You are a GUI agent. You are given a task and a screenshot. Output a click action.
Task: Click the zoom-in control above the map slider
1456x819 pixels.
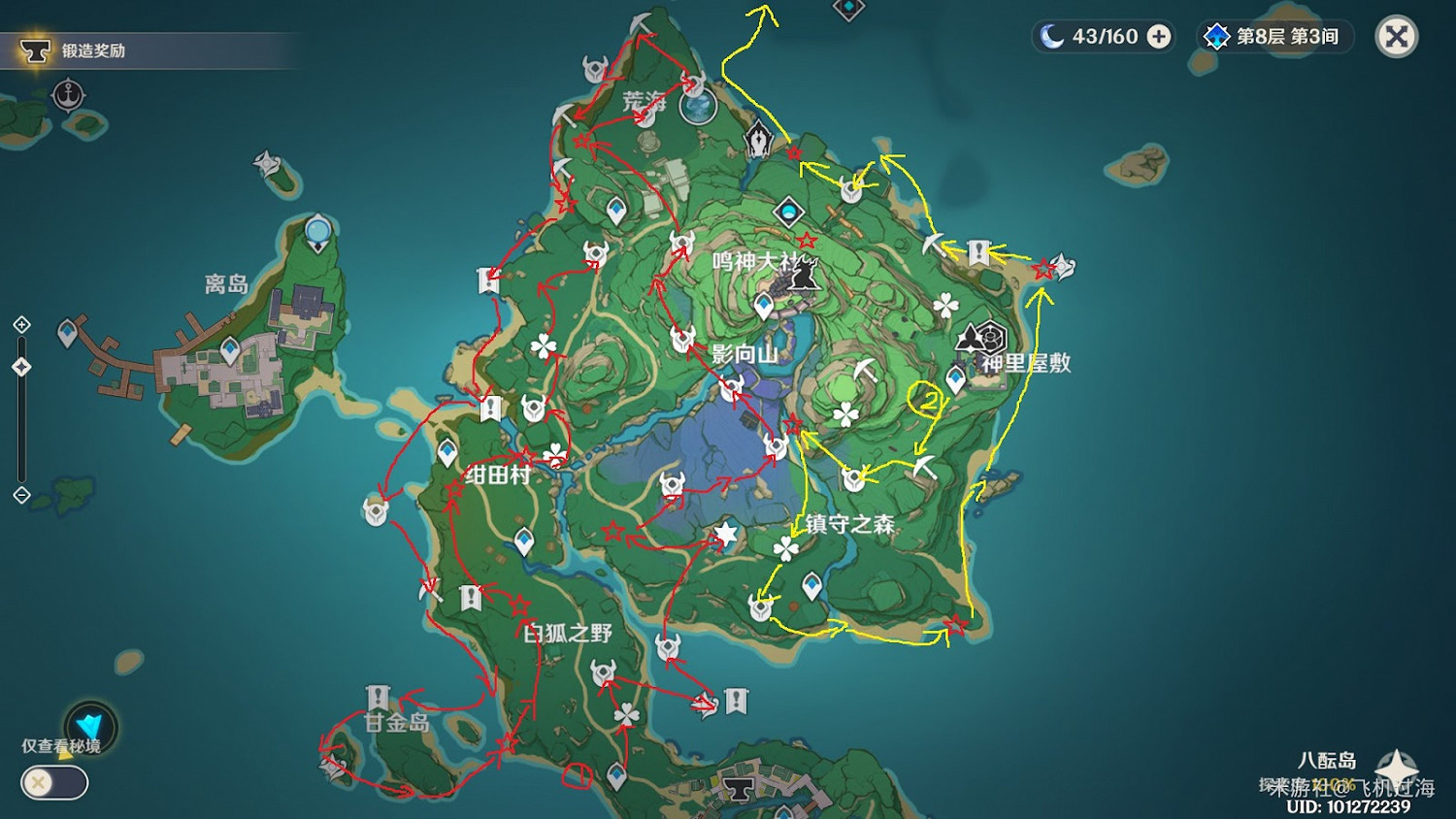[21, 324]
